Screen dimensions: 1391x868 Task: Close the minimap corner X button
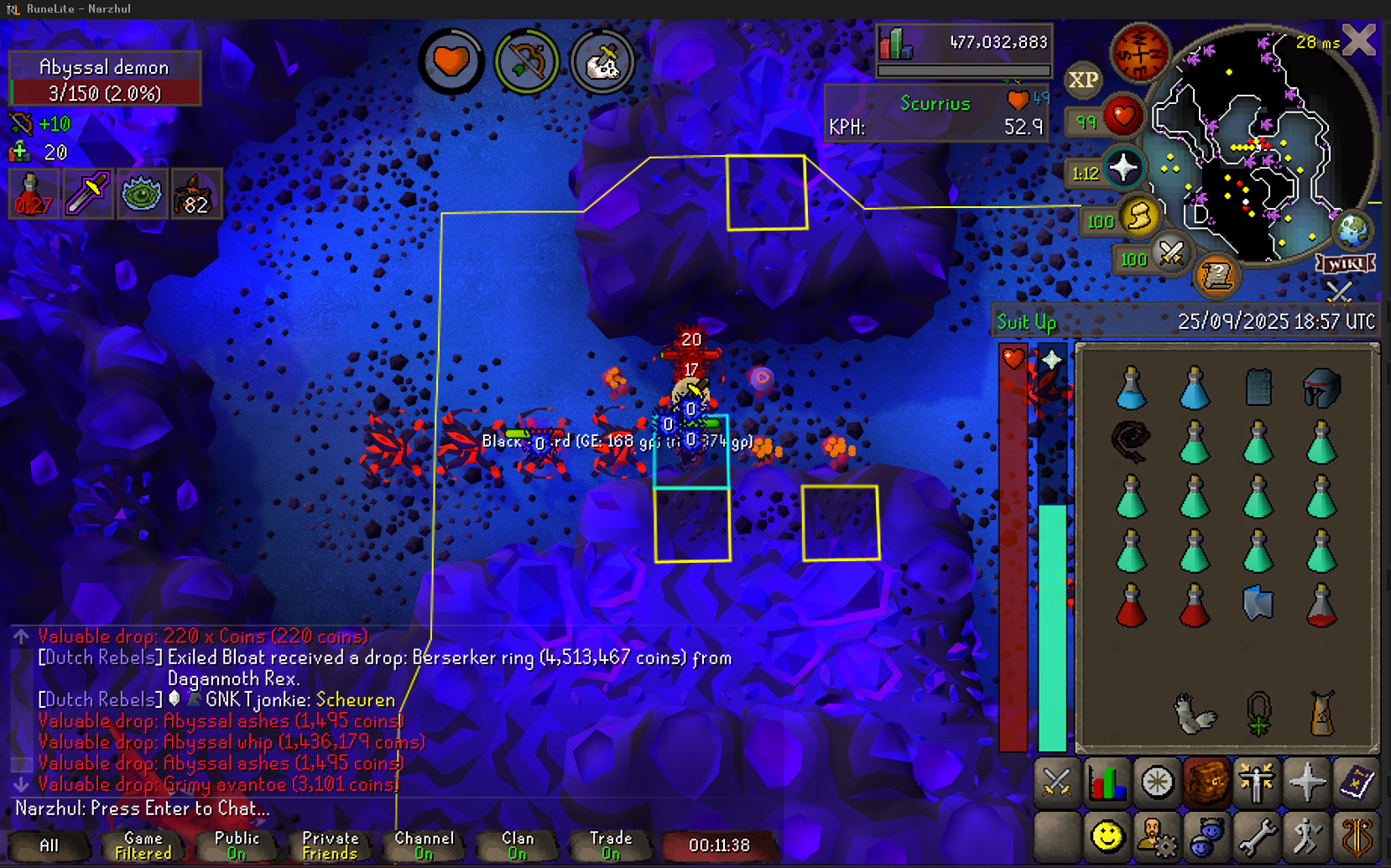tap(1359, 39)
